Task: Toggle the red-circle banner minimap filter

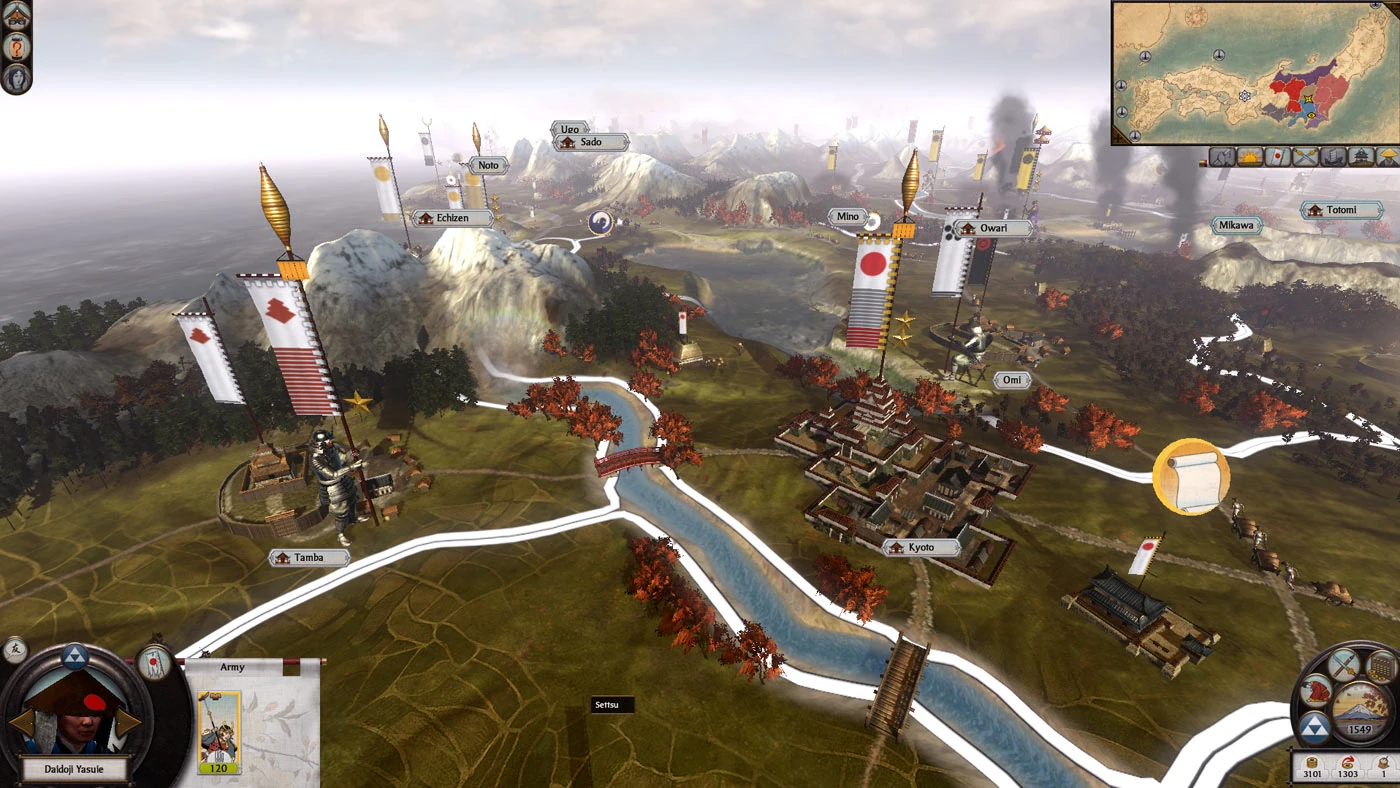Action: coord(1277,158)
